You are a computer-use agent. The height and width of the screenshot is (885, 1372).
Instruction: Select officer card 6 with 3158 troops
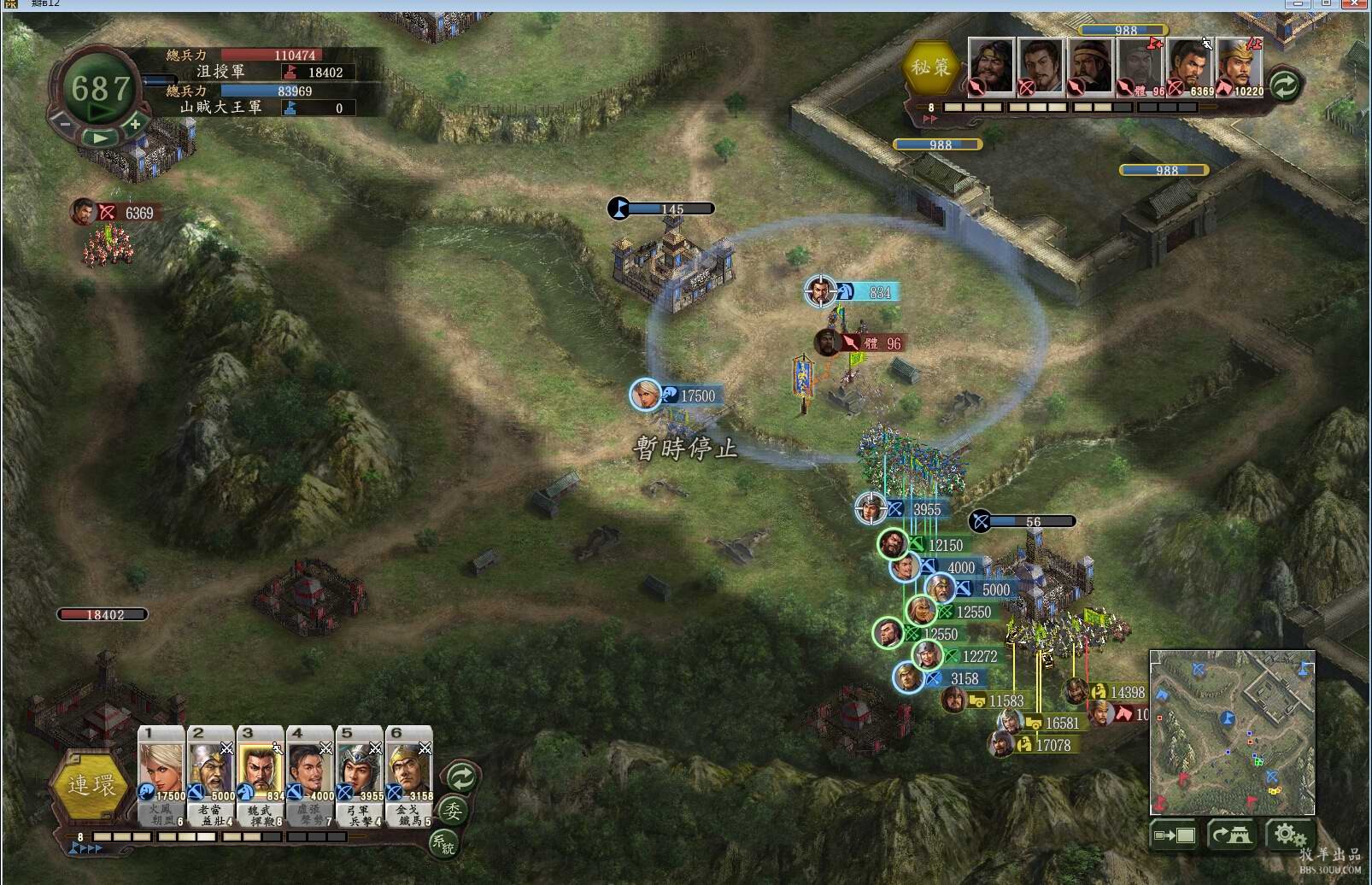[409, 773]
